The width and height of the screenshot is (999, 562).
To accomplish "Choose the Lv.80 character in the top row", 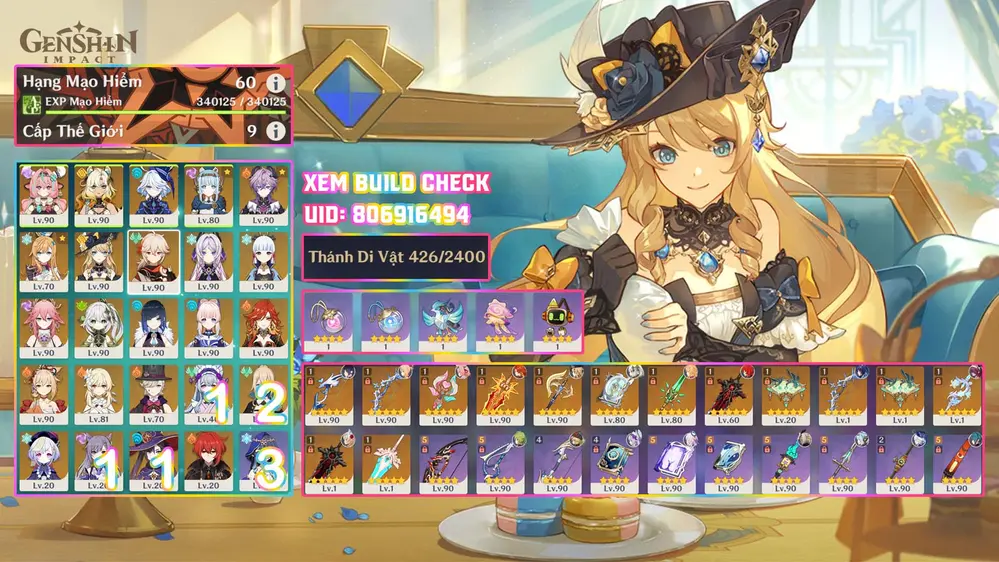I will coord(209,192).
